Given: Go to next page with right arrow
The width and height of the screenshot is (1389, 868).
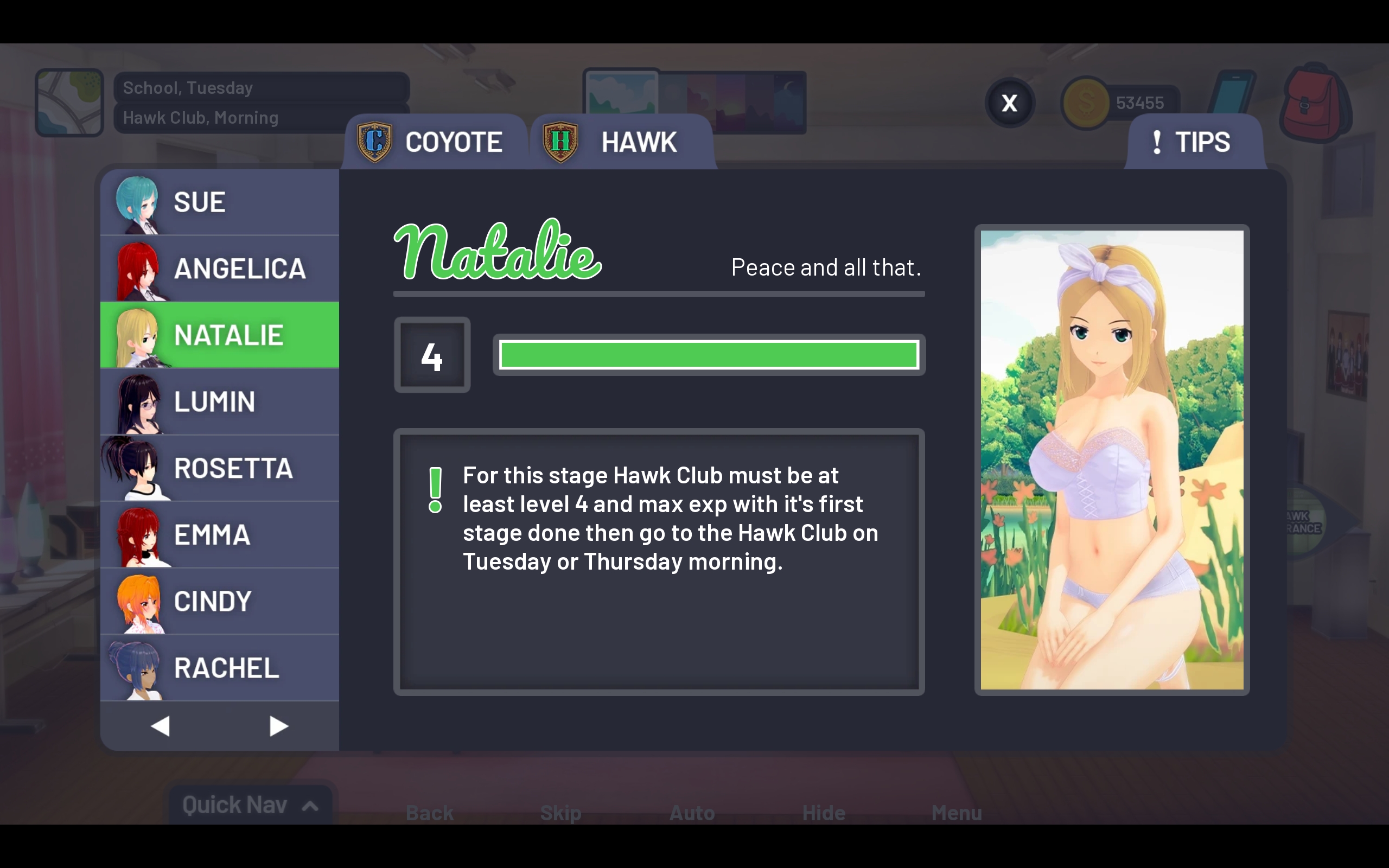Looking at the screenshot, I should 278,726.
